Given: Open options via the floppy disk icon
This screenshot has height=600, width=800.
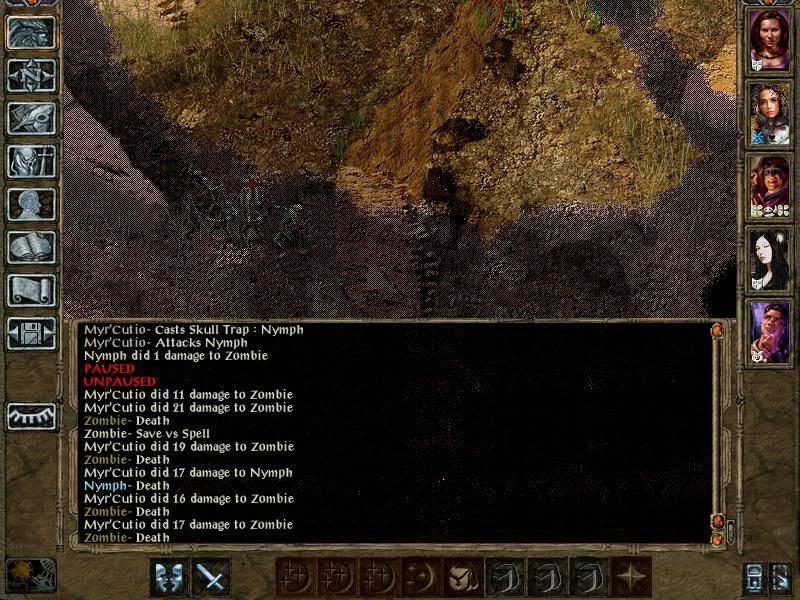Looking at the screenshot, I should pos(31,333).
